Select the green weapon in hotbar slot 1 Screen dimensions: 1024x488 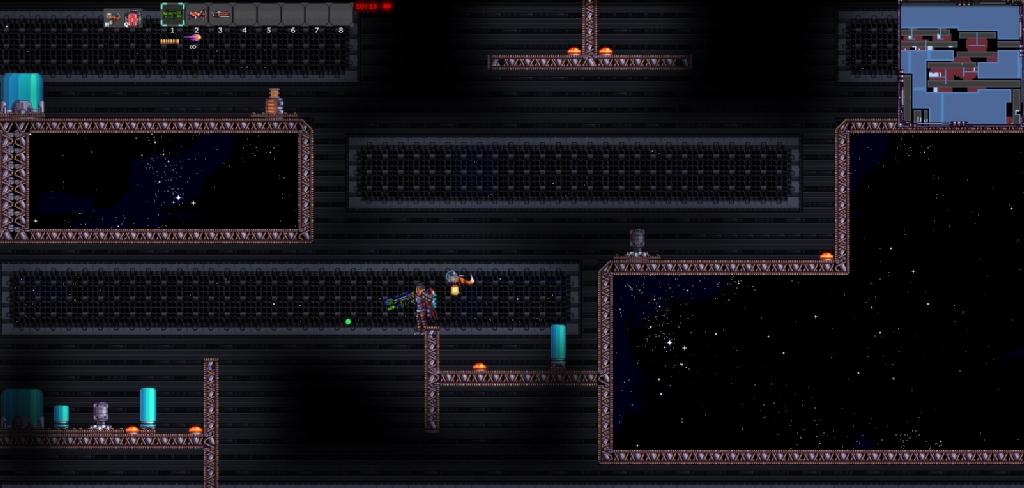[x=172, y=14]
